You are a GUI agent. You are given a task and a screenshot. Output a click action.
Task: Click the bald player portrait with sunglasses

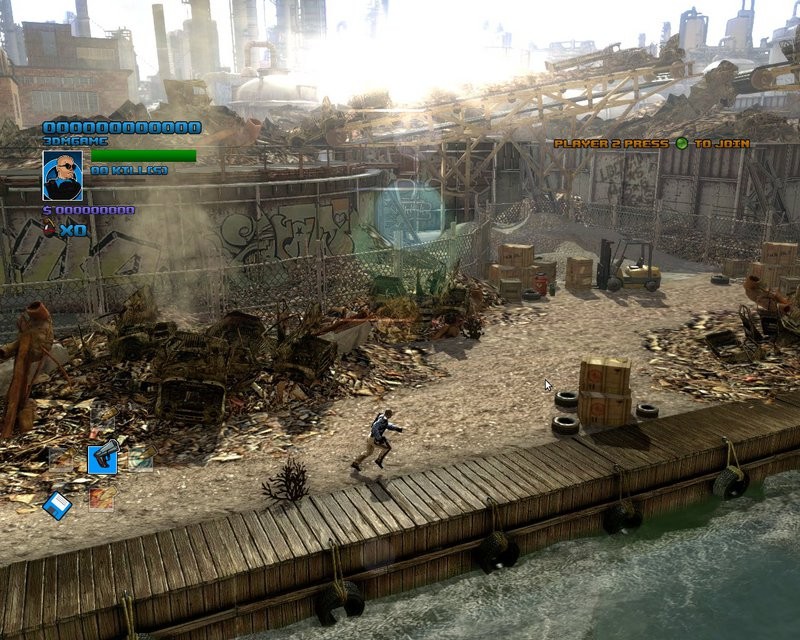(x=62, y=176)
